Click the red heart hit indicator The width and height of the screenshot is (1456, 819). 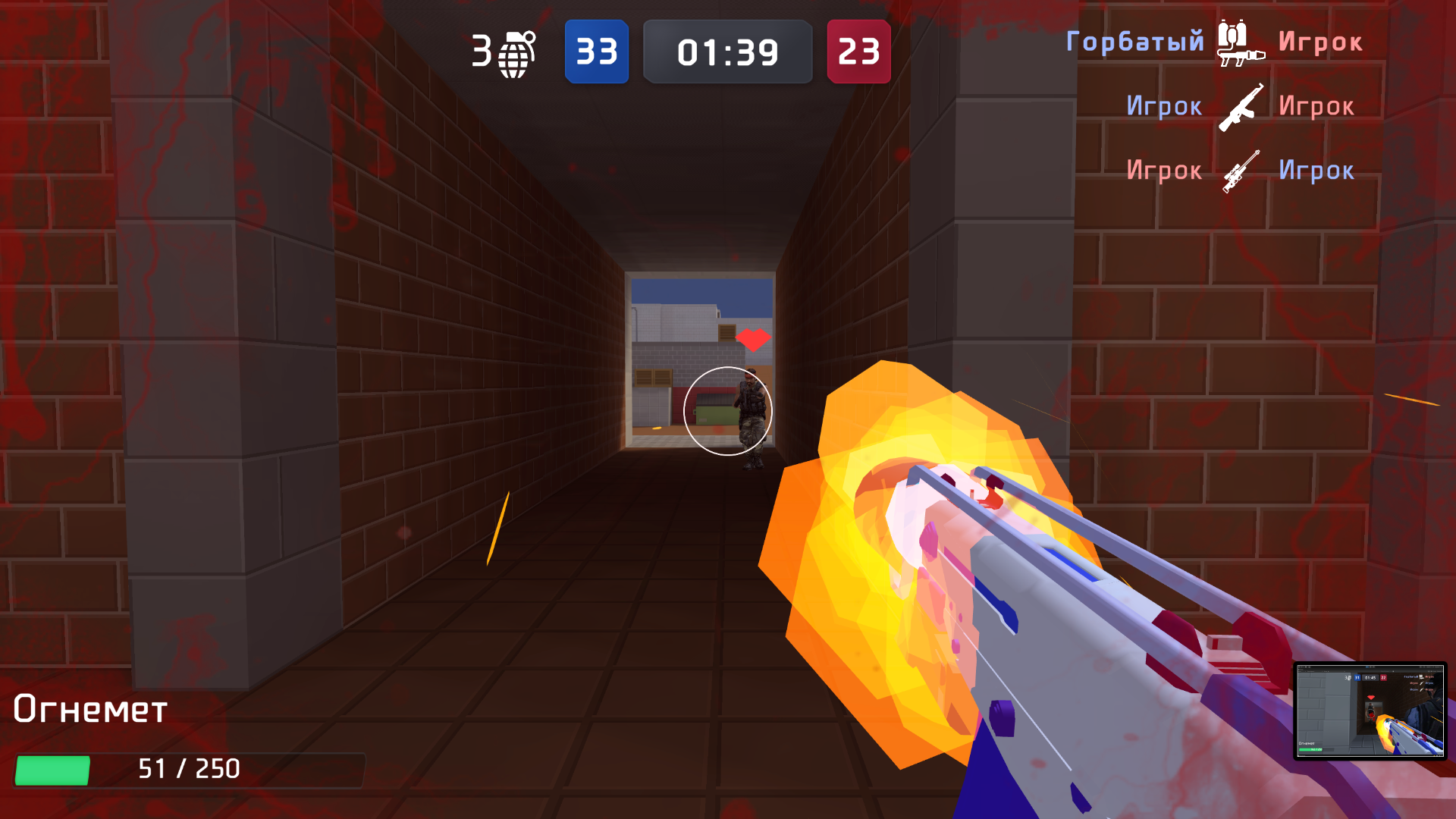pyautogui.click(x=753, y=338)
